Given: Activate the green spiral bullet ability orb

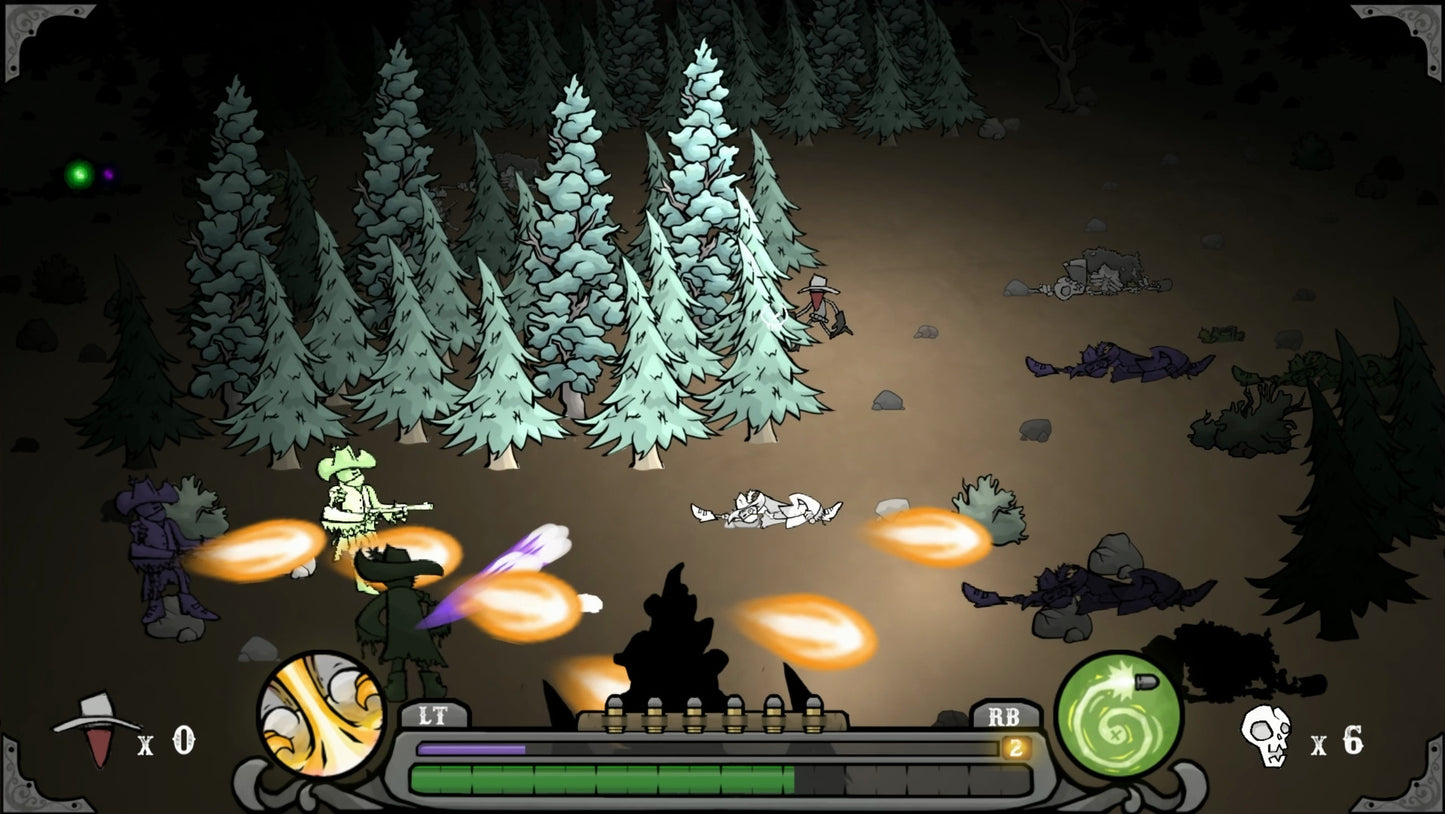Looking at the screenshot, I should coord(1118,714).
